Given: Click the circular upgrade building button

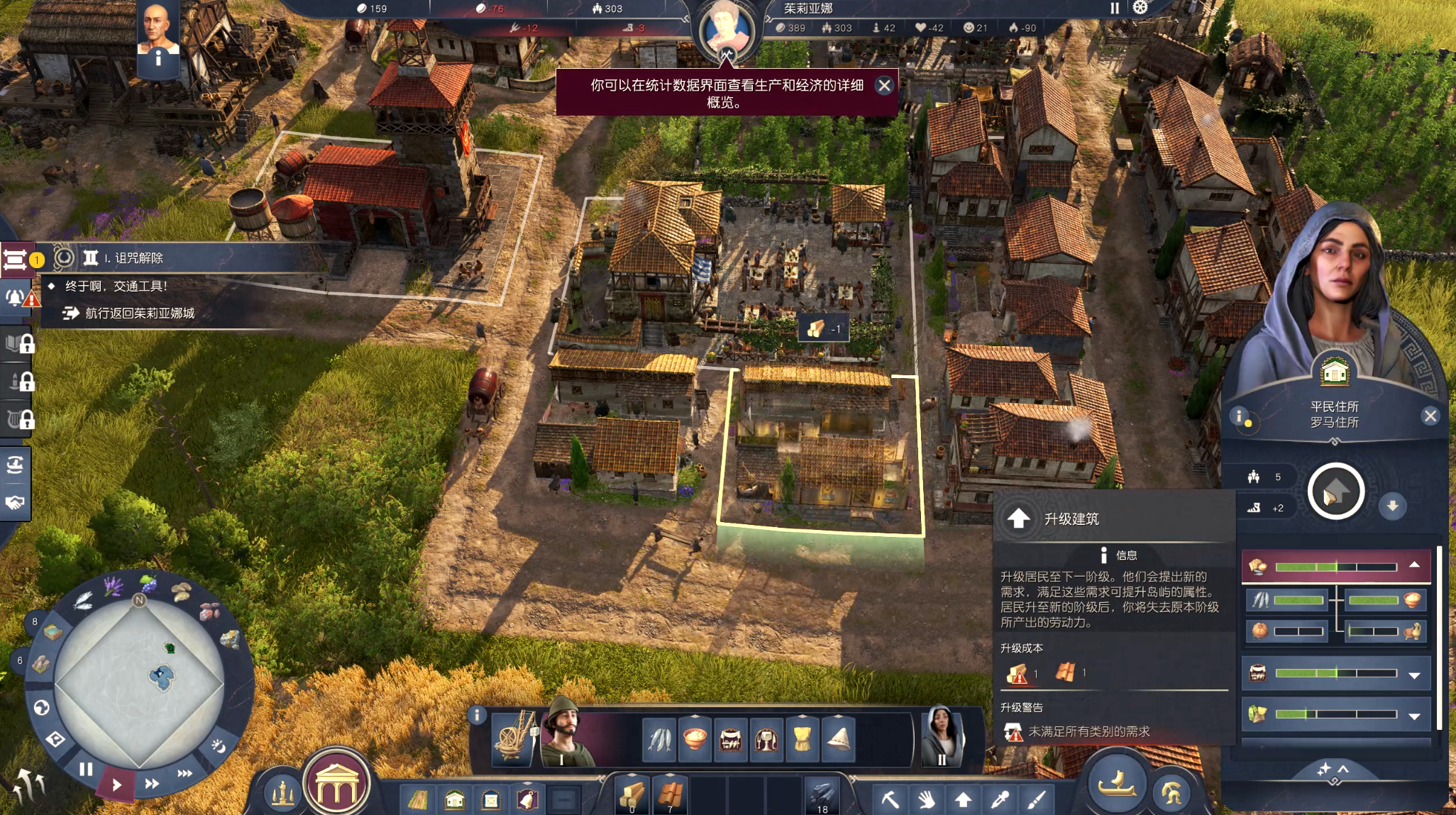Looking at the screenshot, I should (x=1335, y=492).
